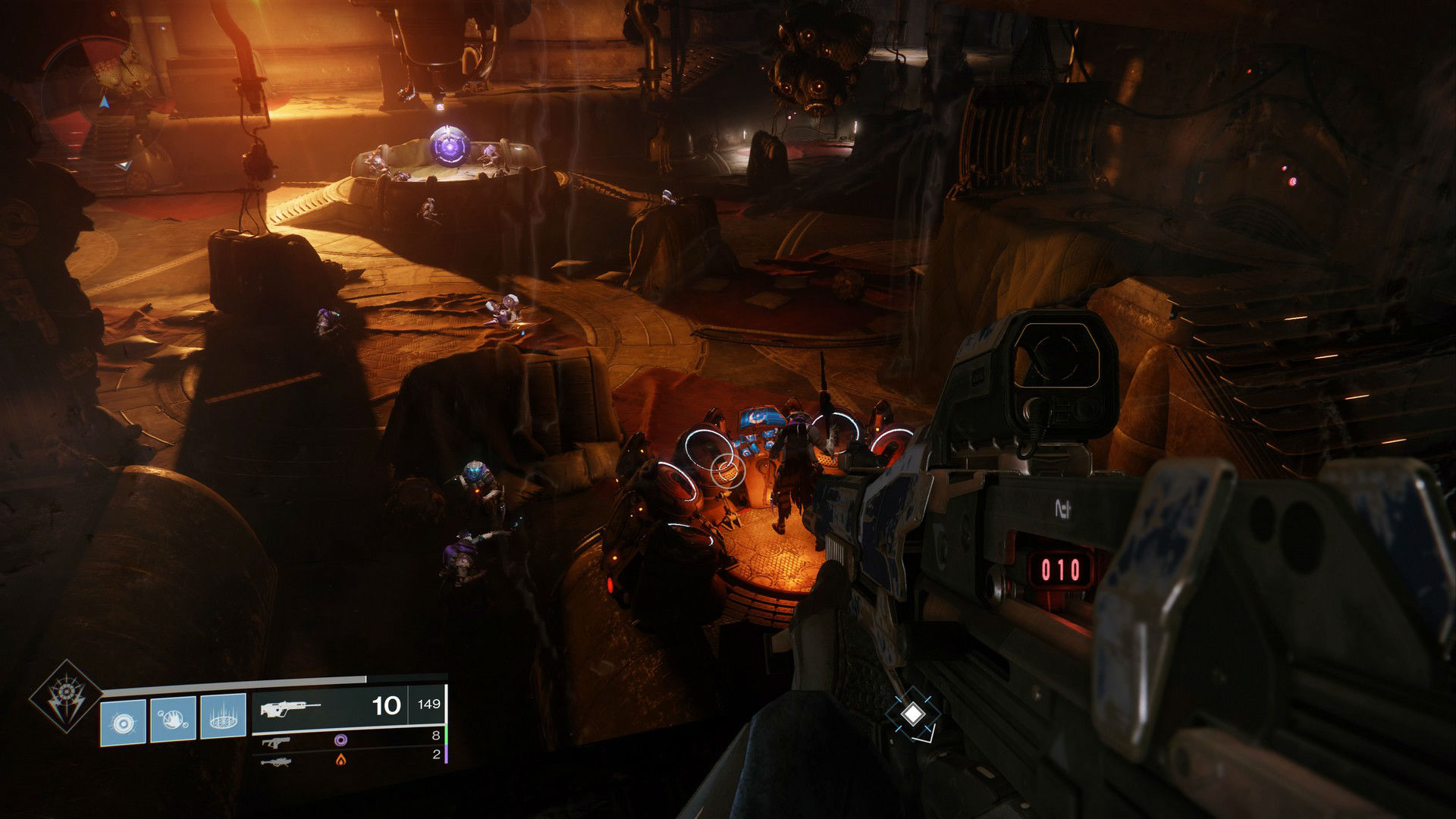Screen dimensions: 1456x819
Task: Use the class ability rift icon
Action: tap(223, 717)
